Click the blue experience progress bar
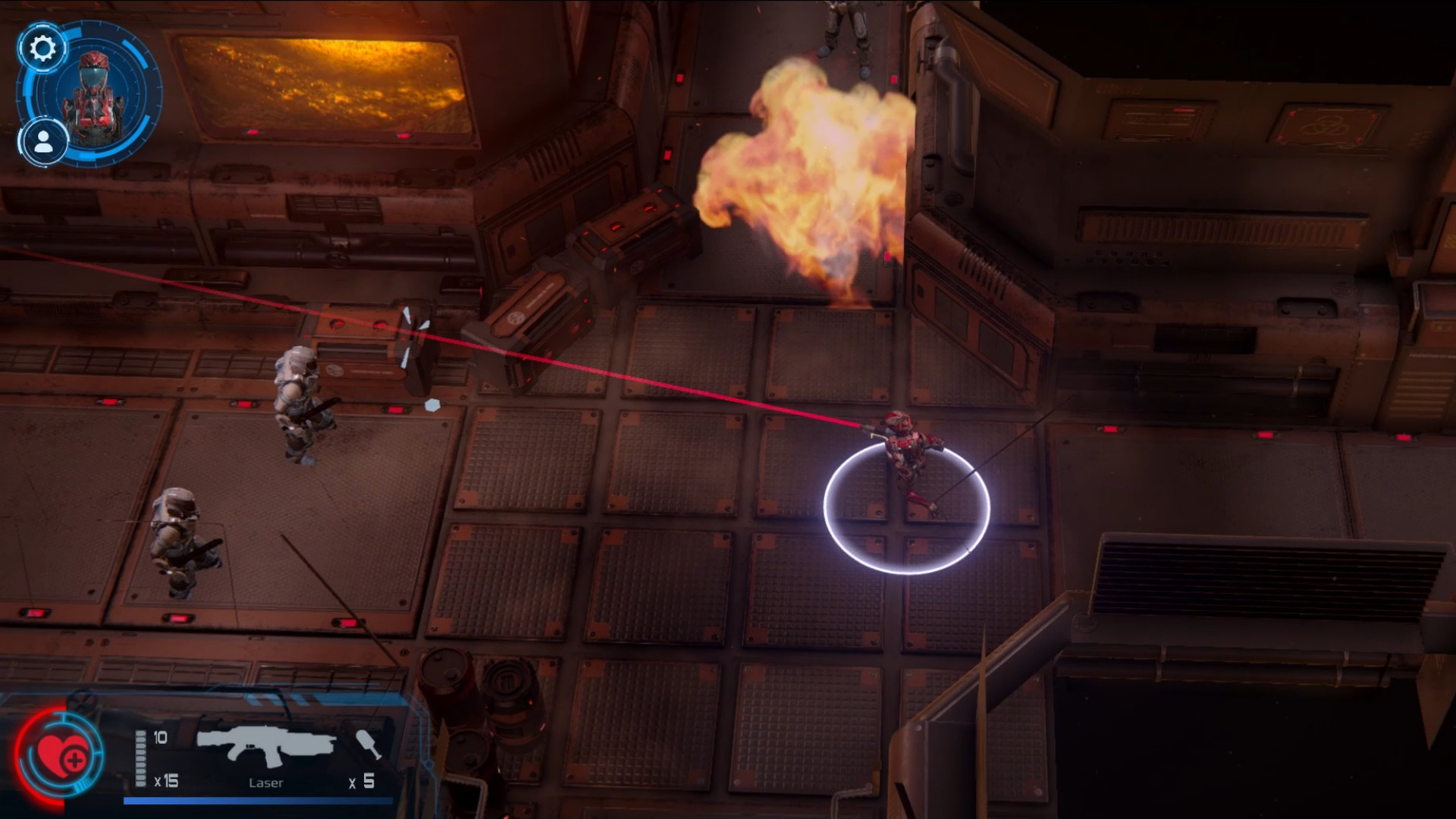Screen dimensions: 1456x819 [x=258, y=799]
